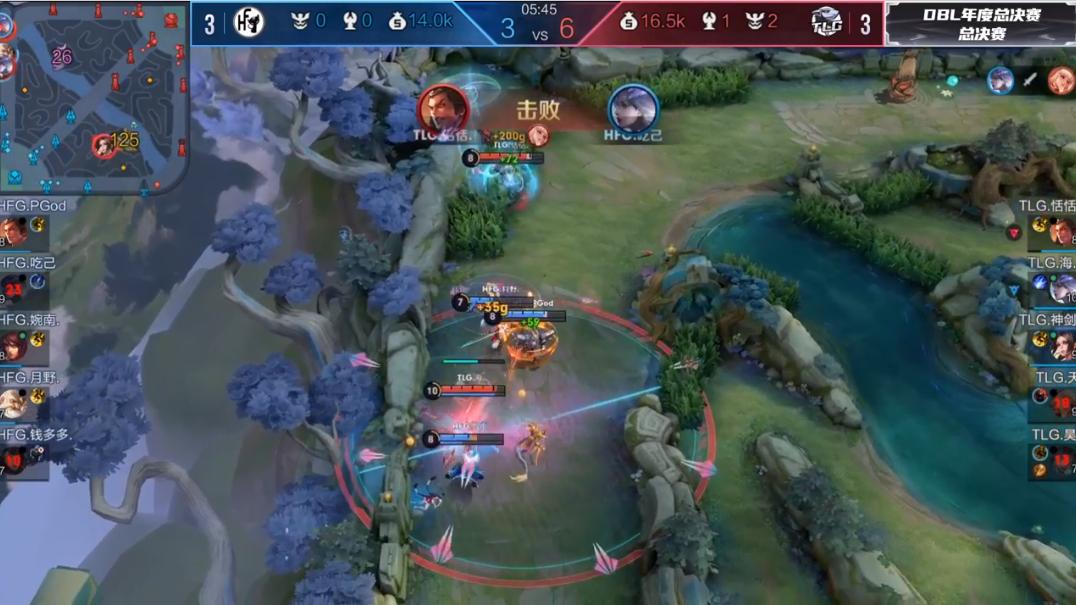Click the minimap in the corner
This screenshot has width=1076, height=605.
pyautogui.click(x=95, y=96)
